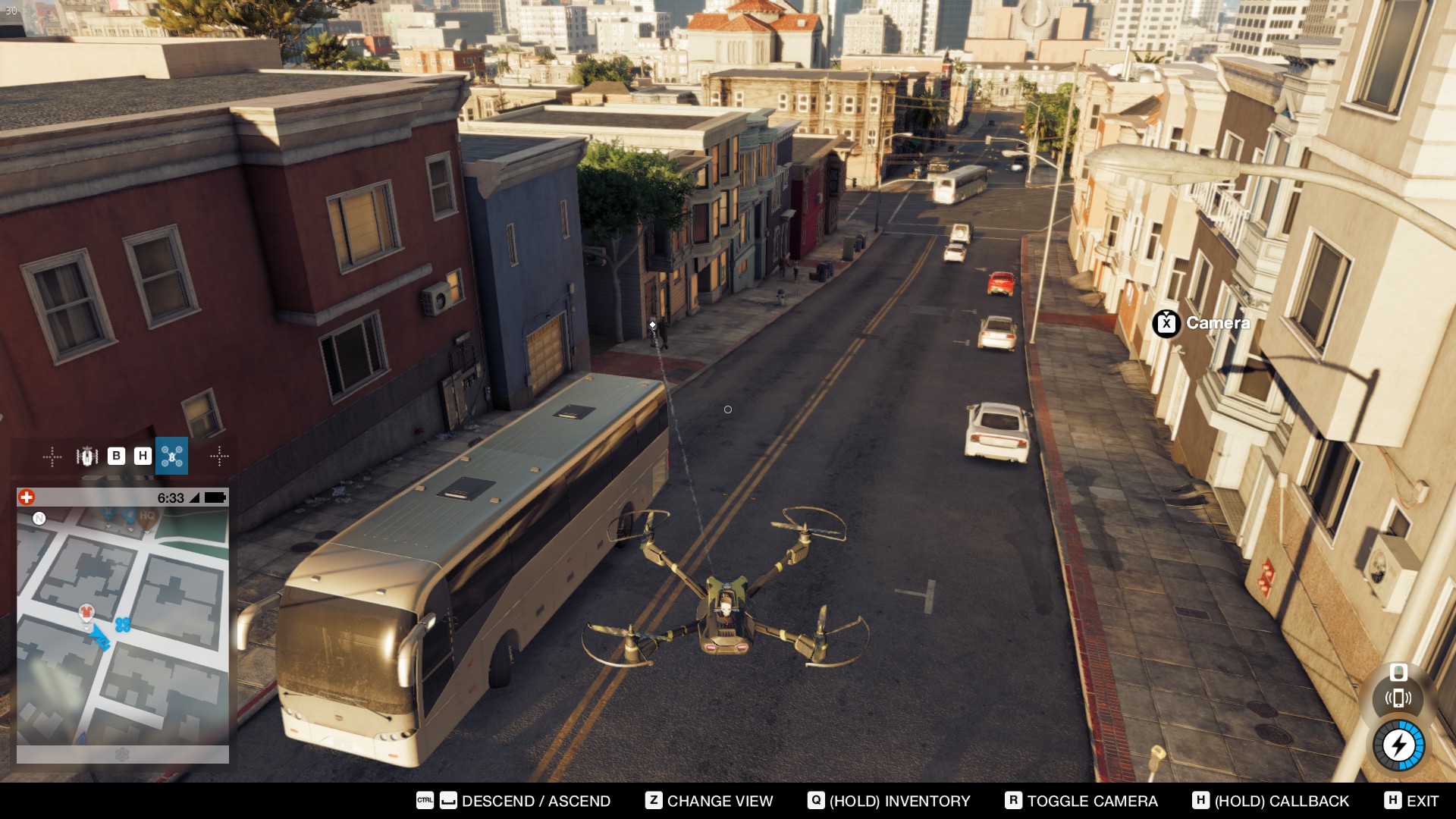Select the quadcopter drone gadget icon
Screen dimensions: 1456x819
(171, 456)
